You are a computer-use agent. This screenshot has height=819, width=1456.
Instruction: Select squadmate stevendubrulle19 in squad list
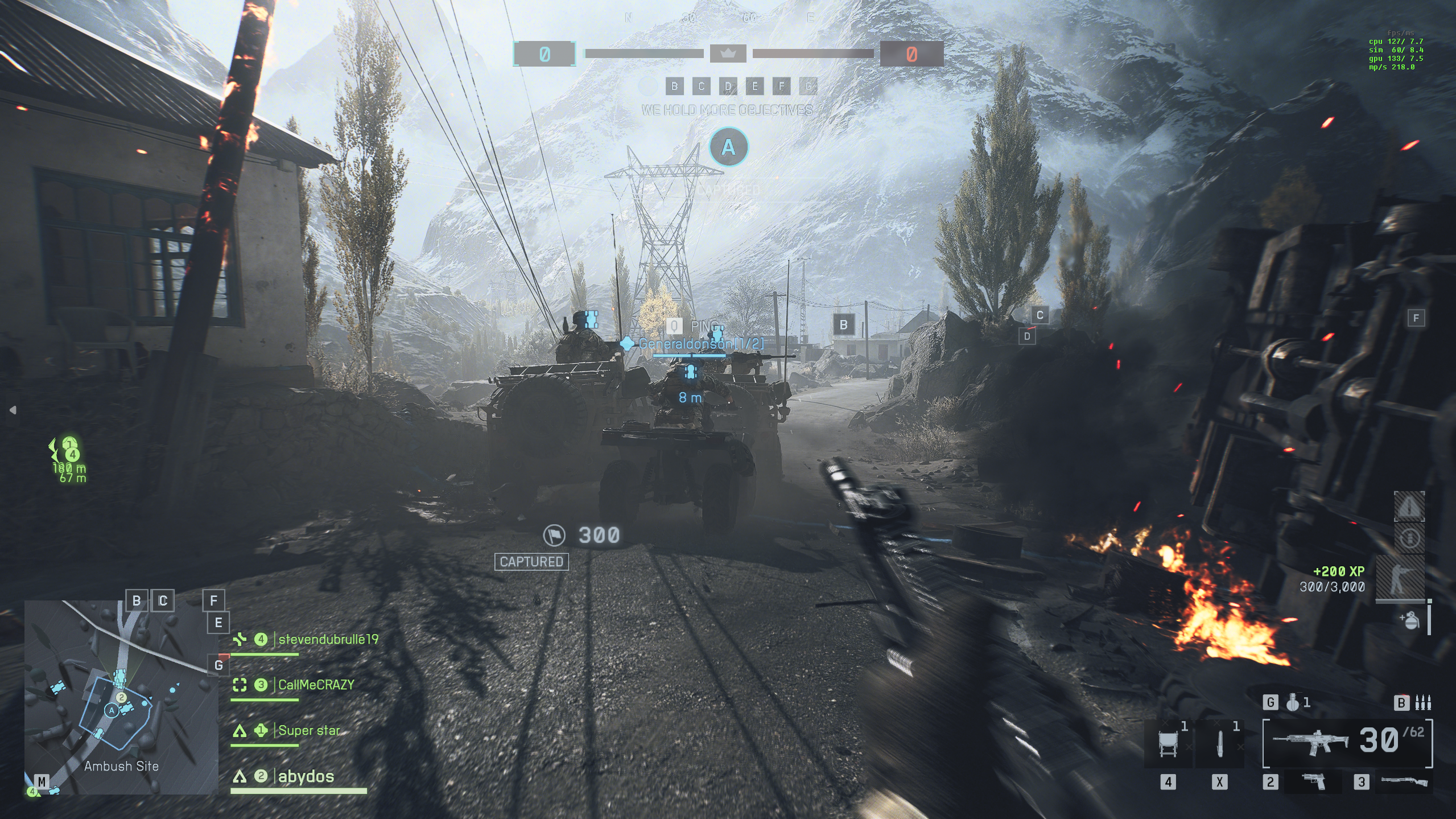[328, 640]
